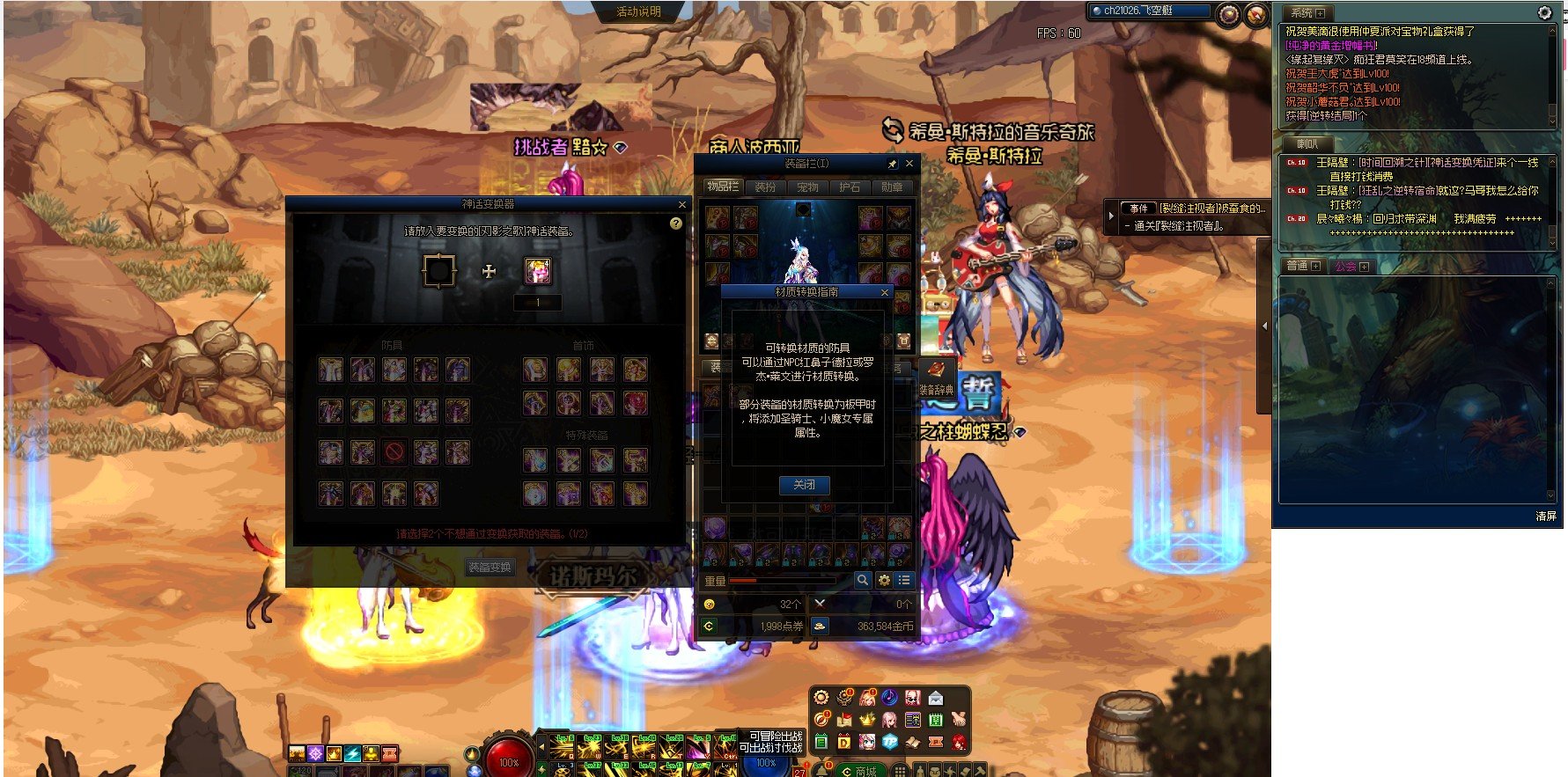Open the inventory gear settings button
The width and height of the screenshot is (1568, 777).
click(884, 580)
